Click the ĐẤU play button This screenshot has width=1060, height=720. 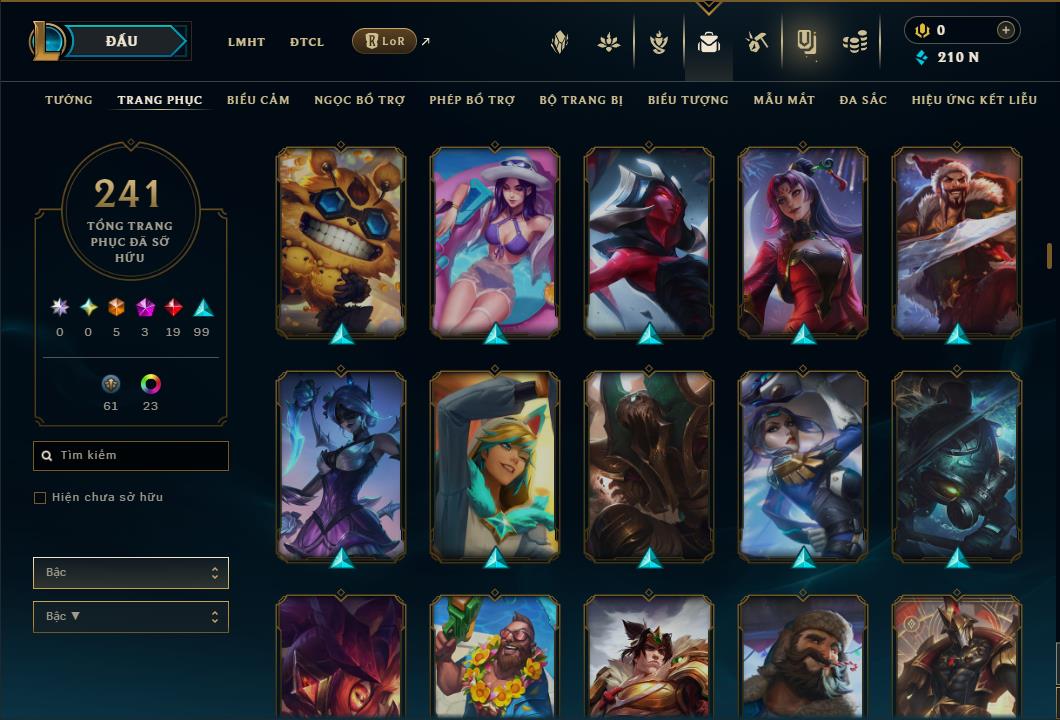tap(122, 41)
